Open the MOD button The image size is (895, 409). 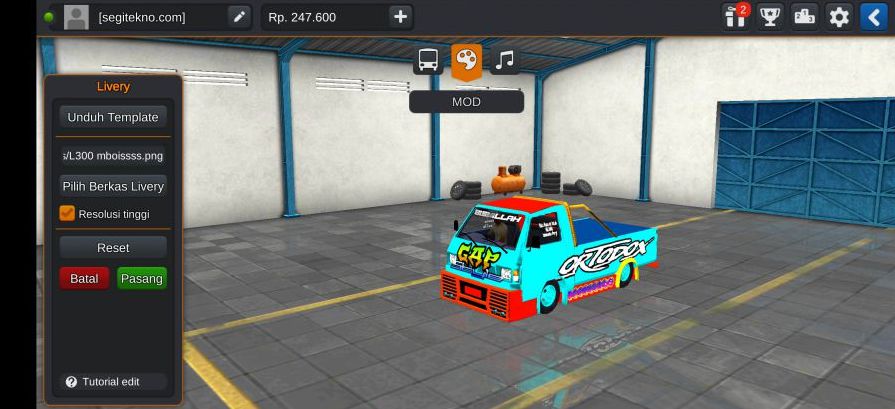coord(466,101)
